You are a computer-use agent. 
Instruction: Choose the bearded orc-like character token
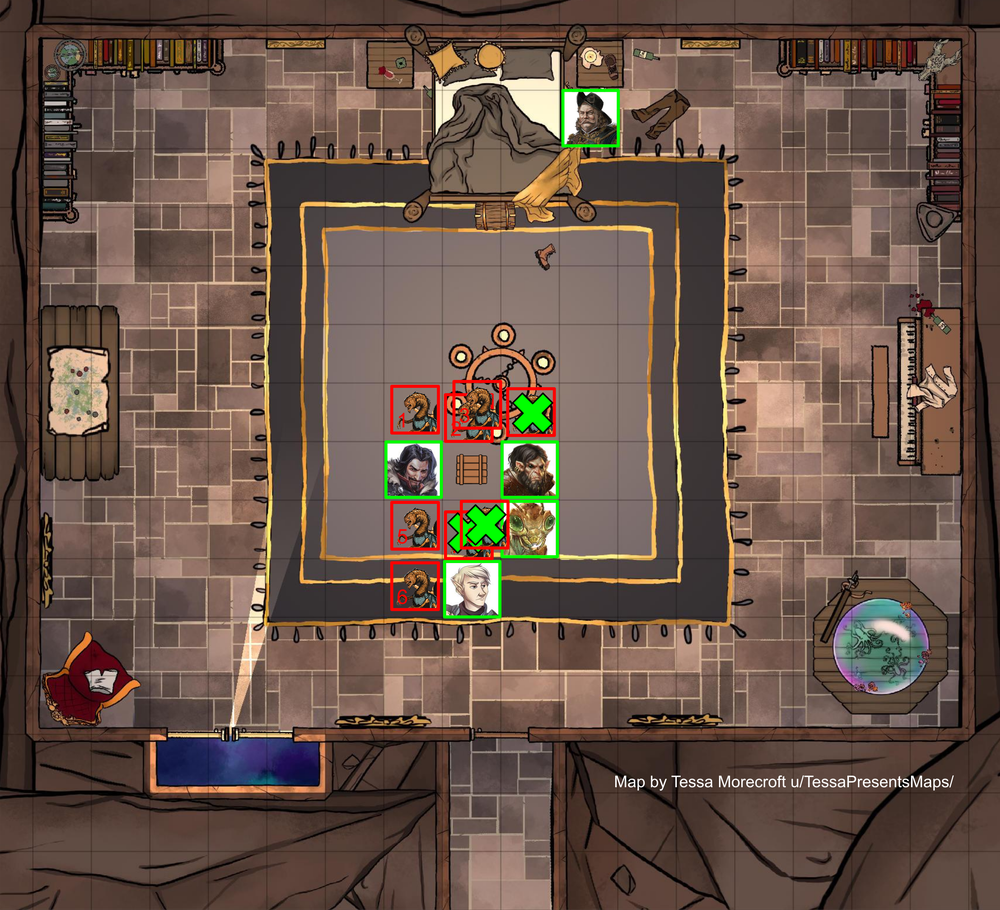coord(529,469)
